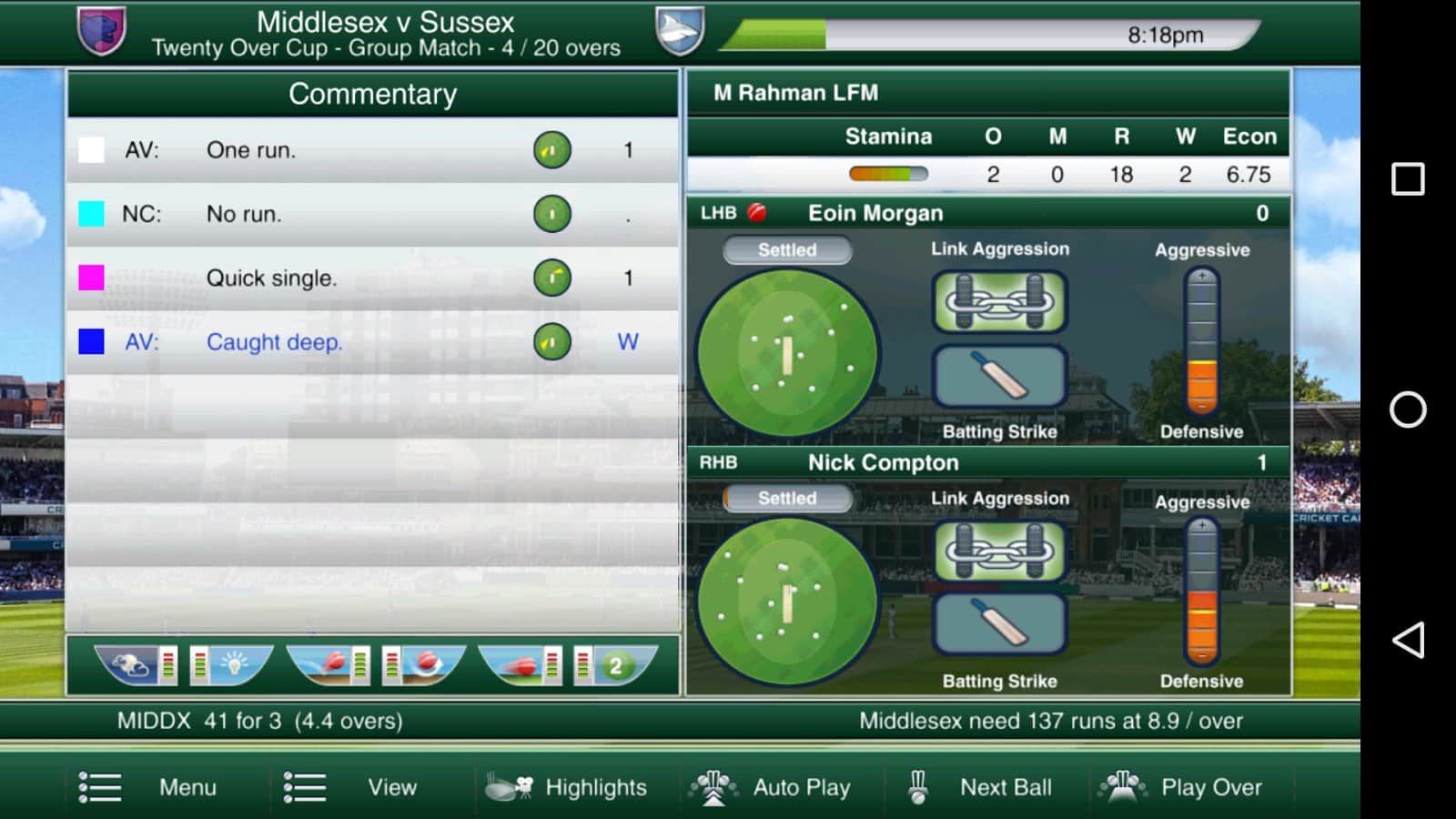
Task: Watch the match Highlights
Action: click(568, 787)
